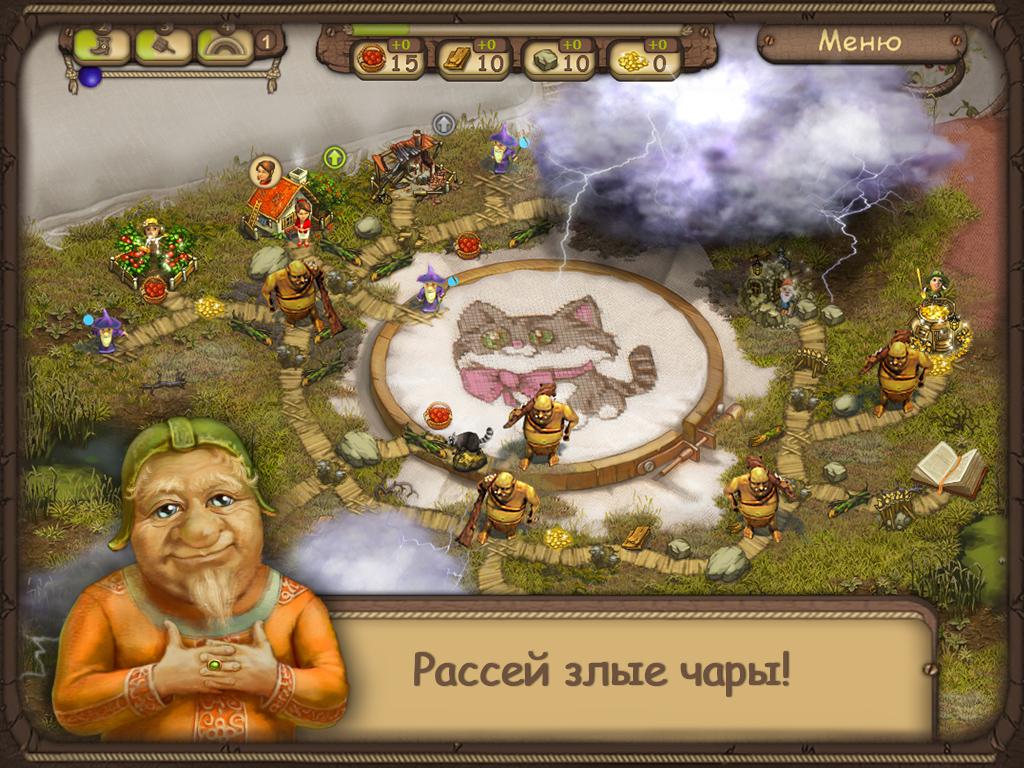Activate the rainbow bonus

pos(225,45)
